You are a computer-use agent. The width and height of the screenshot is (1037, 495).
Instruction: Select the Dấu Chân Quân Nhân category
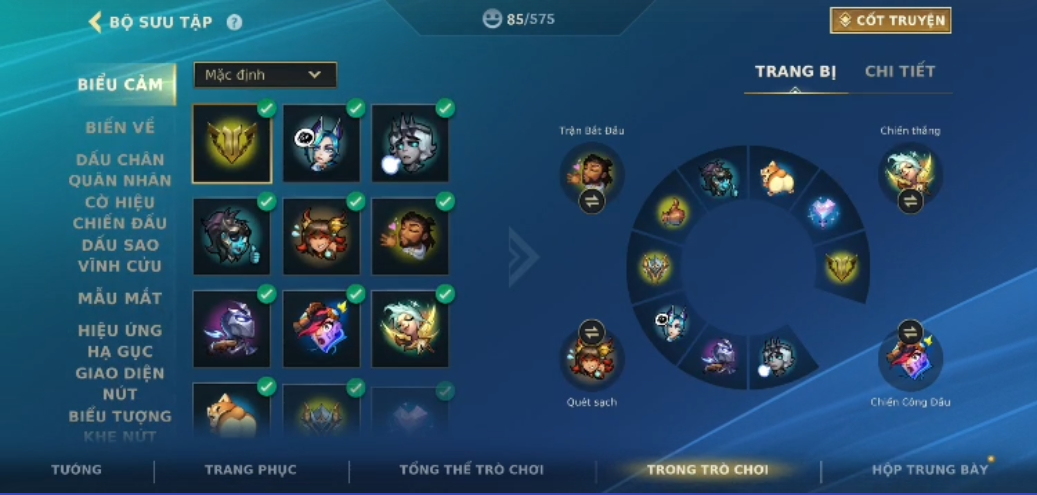point(120,170)
